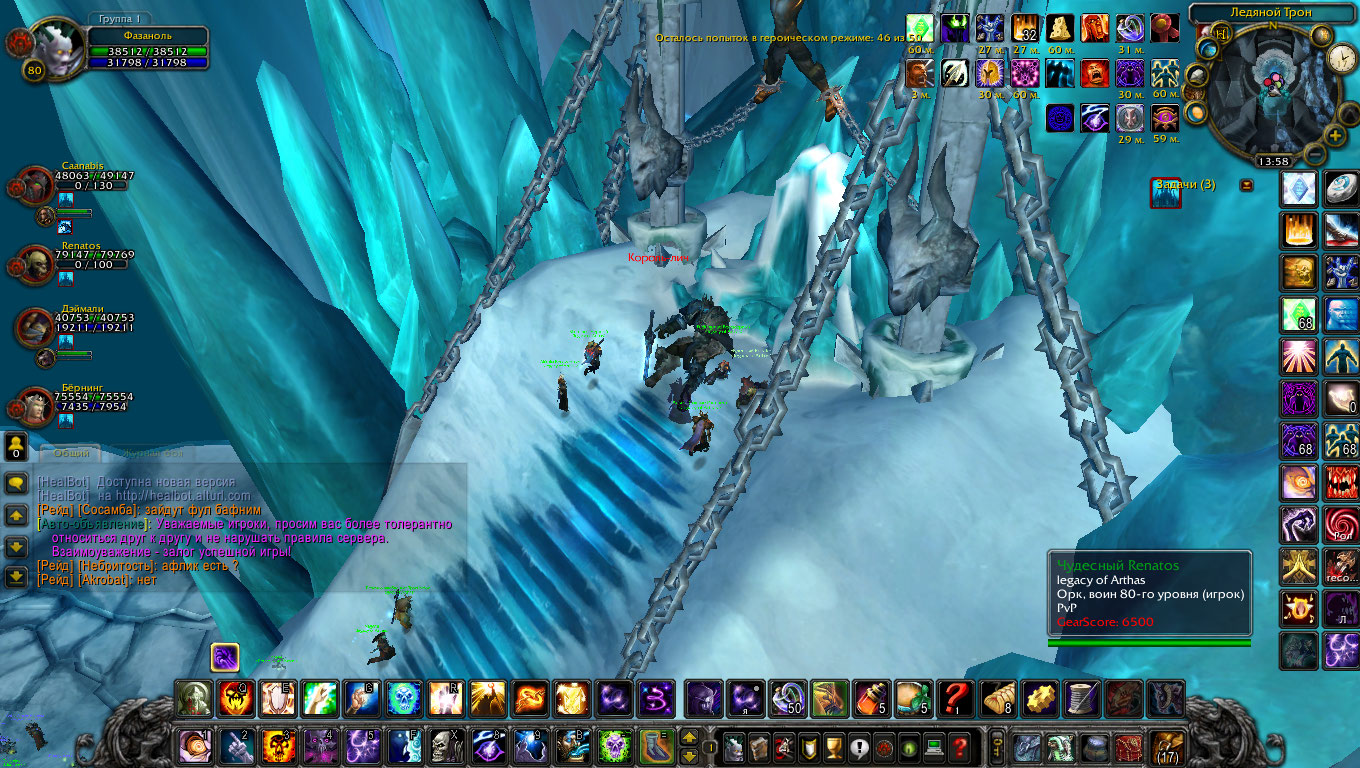Jump chat to bottom with the last arrow
This screenshot has height=768, width=1360.
point(16,577)
